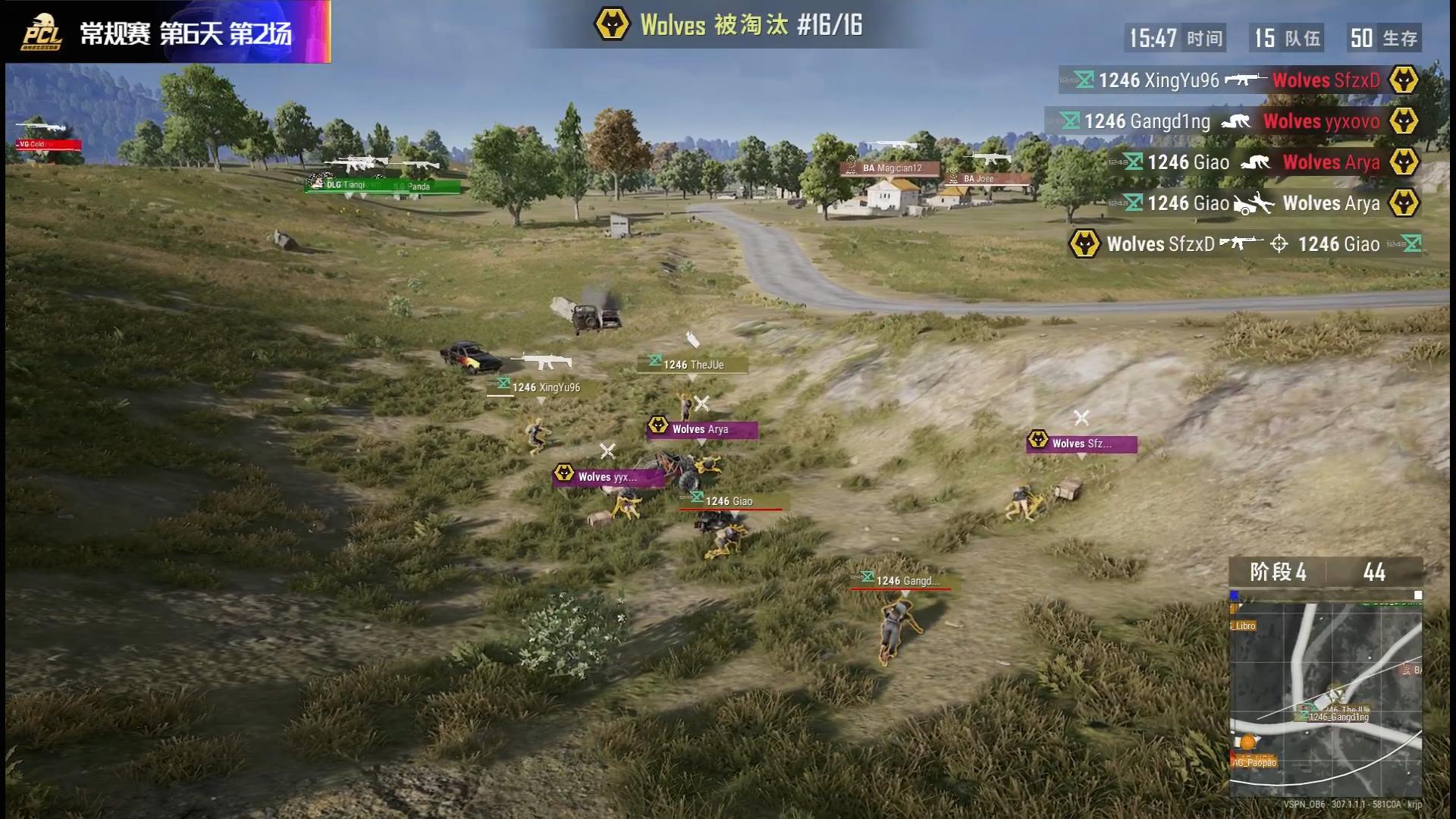Screen dimensions: 1456x819
Task: Click the 1246 Gangd1ng killfeed entry
Action: click(1145, 121)
